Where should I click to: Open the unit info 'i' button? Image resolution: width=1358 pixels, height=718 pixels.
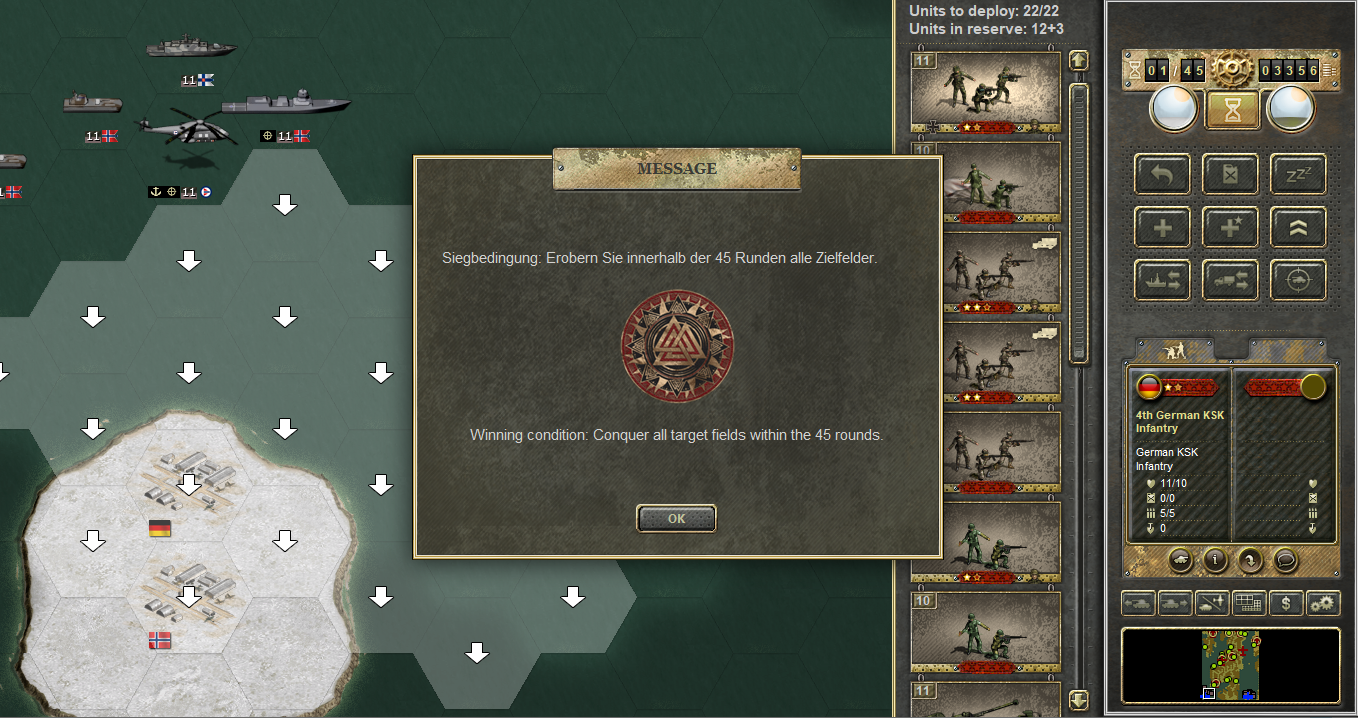click(1216, 560)
